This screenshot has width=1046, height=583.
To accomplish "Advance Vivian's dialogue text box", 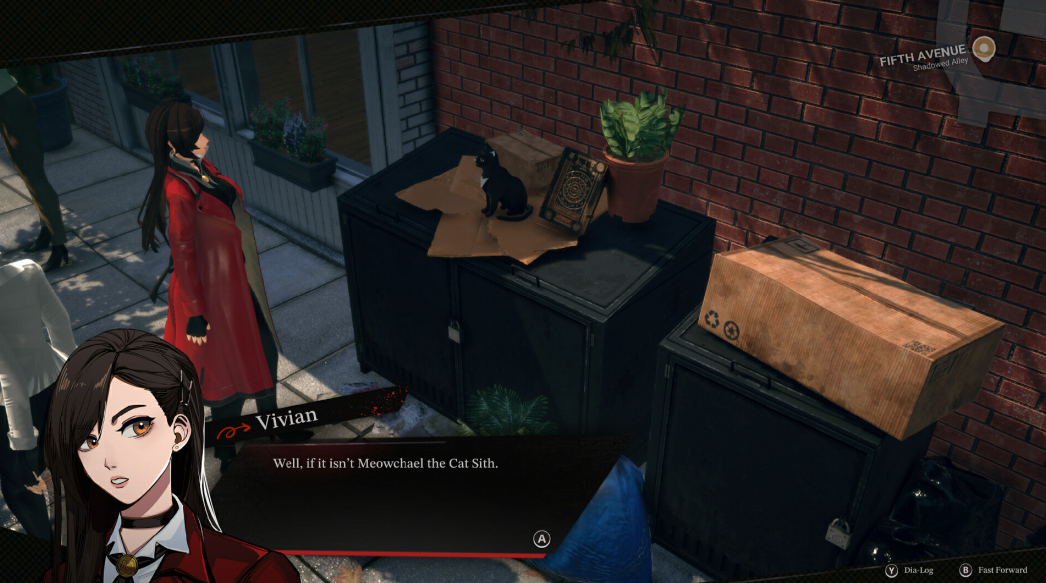I will coord(541,539).
